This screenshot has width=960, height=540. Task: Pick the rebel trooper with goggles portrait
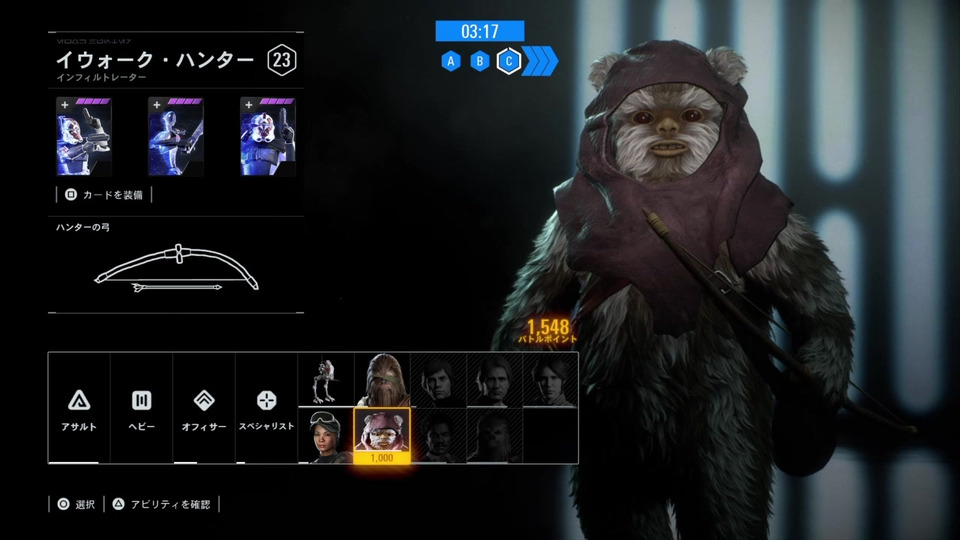[325, 435]
